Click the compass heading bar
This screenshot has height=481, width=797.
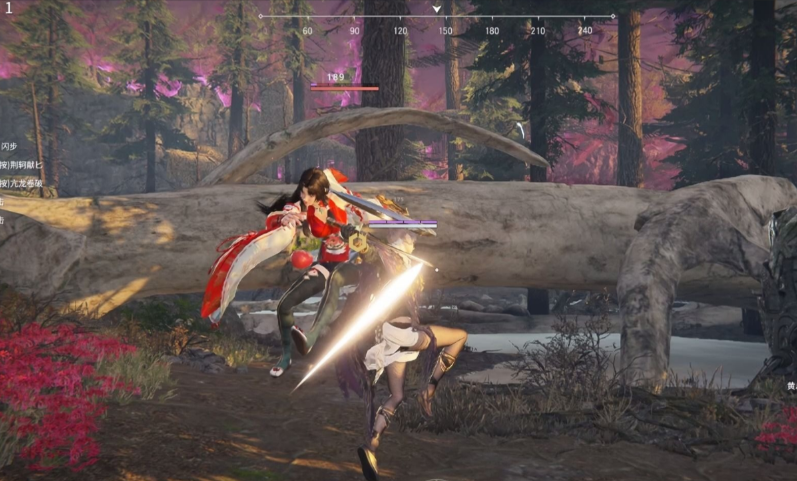click(x=436, y=17)
